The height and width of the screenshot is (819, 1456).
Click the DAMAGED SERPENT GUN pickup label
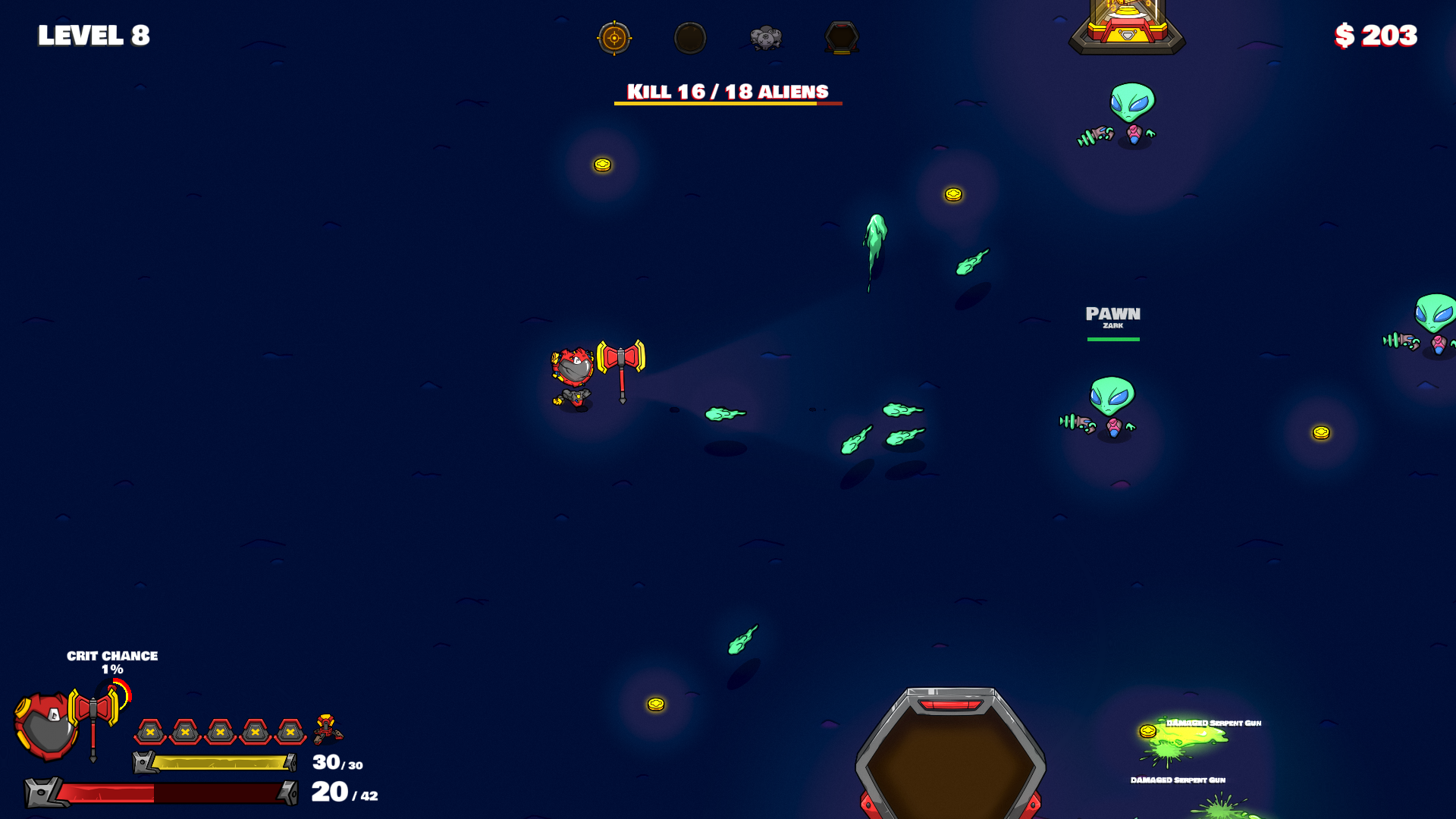click(1213, 724)
